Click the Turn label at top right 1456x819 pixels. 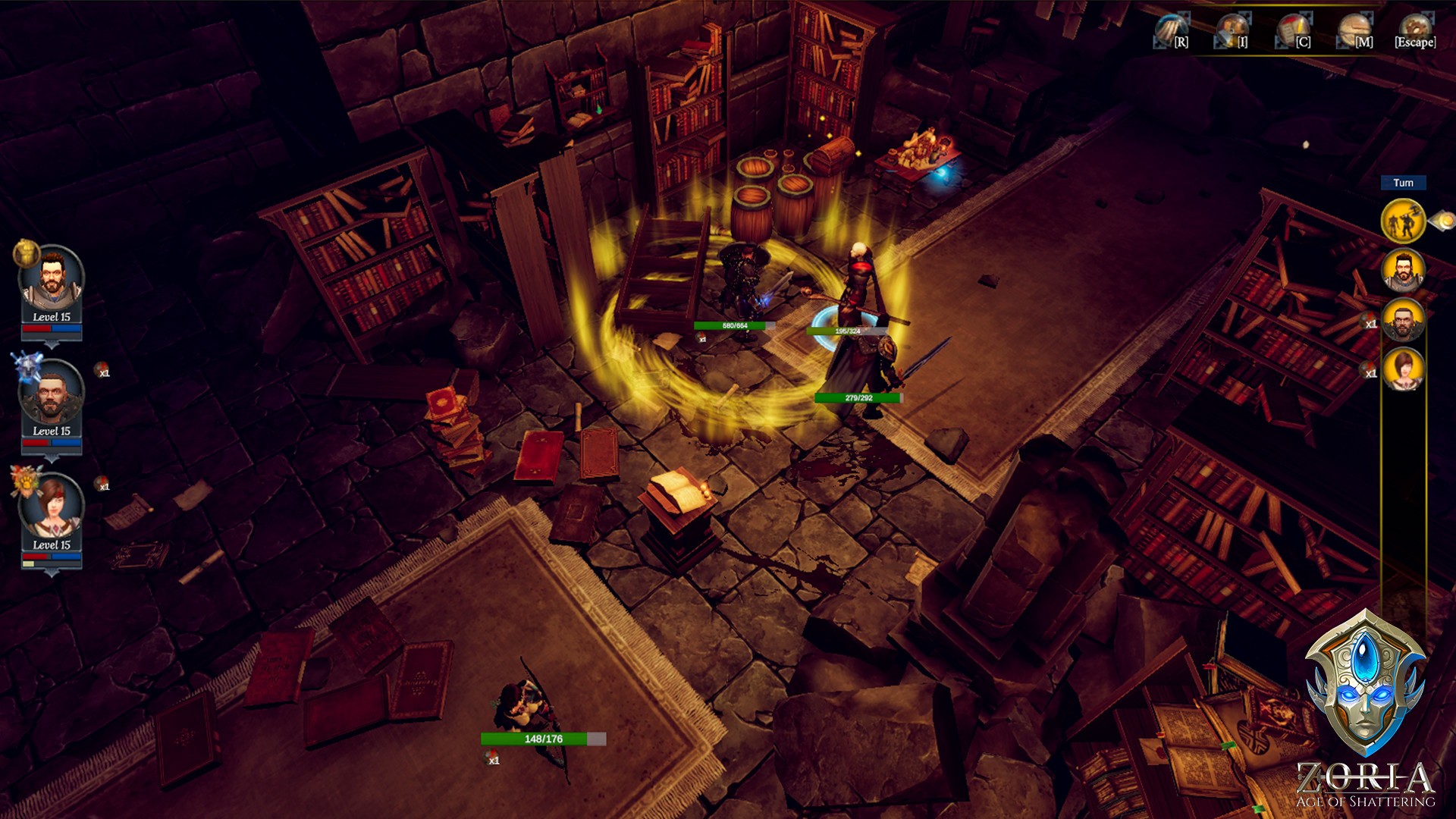pos(1404,183)
